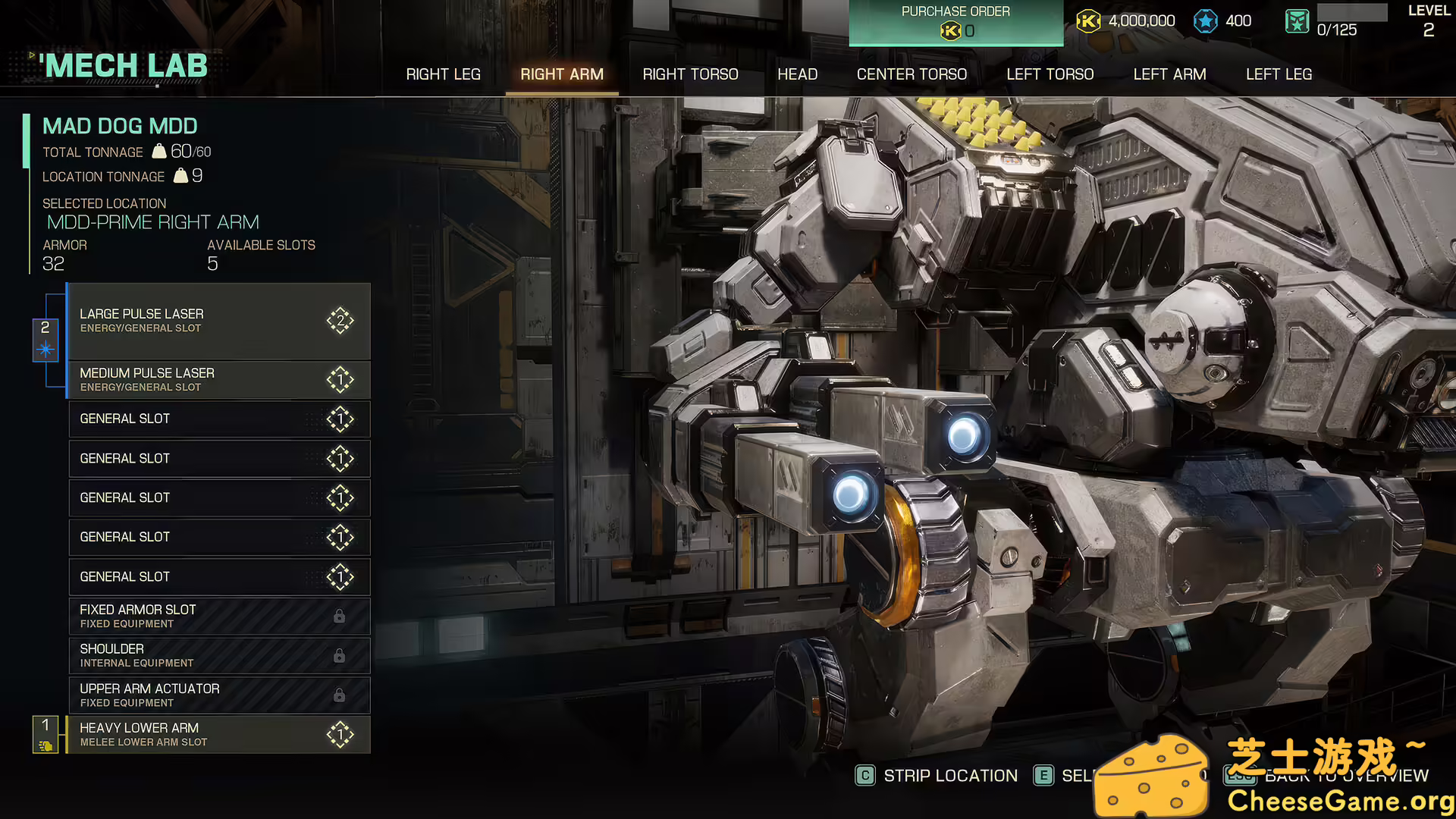Click the lock icon on Upper Arm Actuator
The image size is (1456, 819).
coord(340,695)
